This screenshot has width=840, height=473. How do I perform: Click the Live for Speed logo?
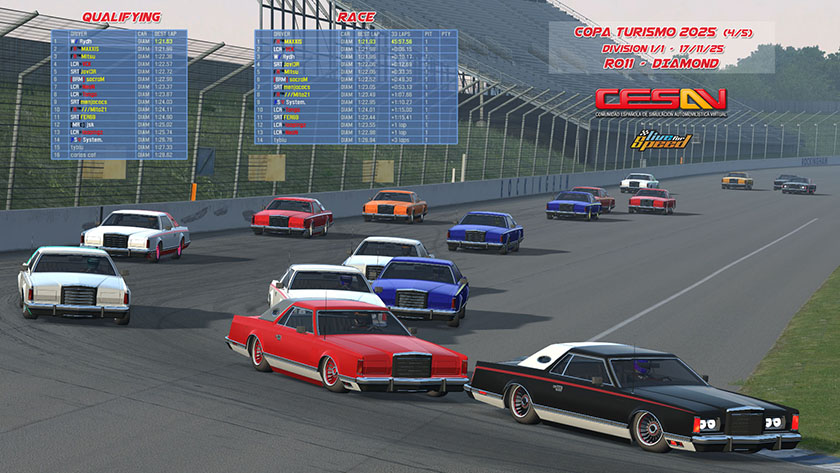661,140
